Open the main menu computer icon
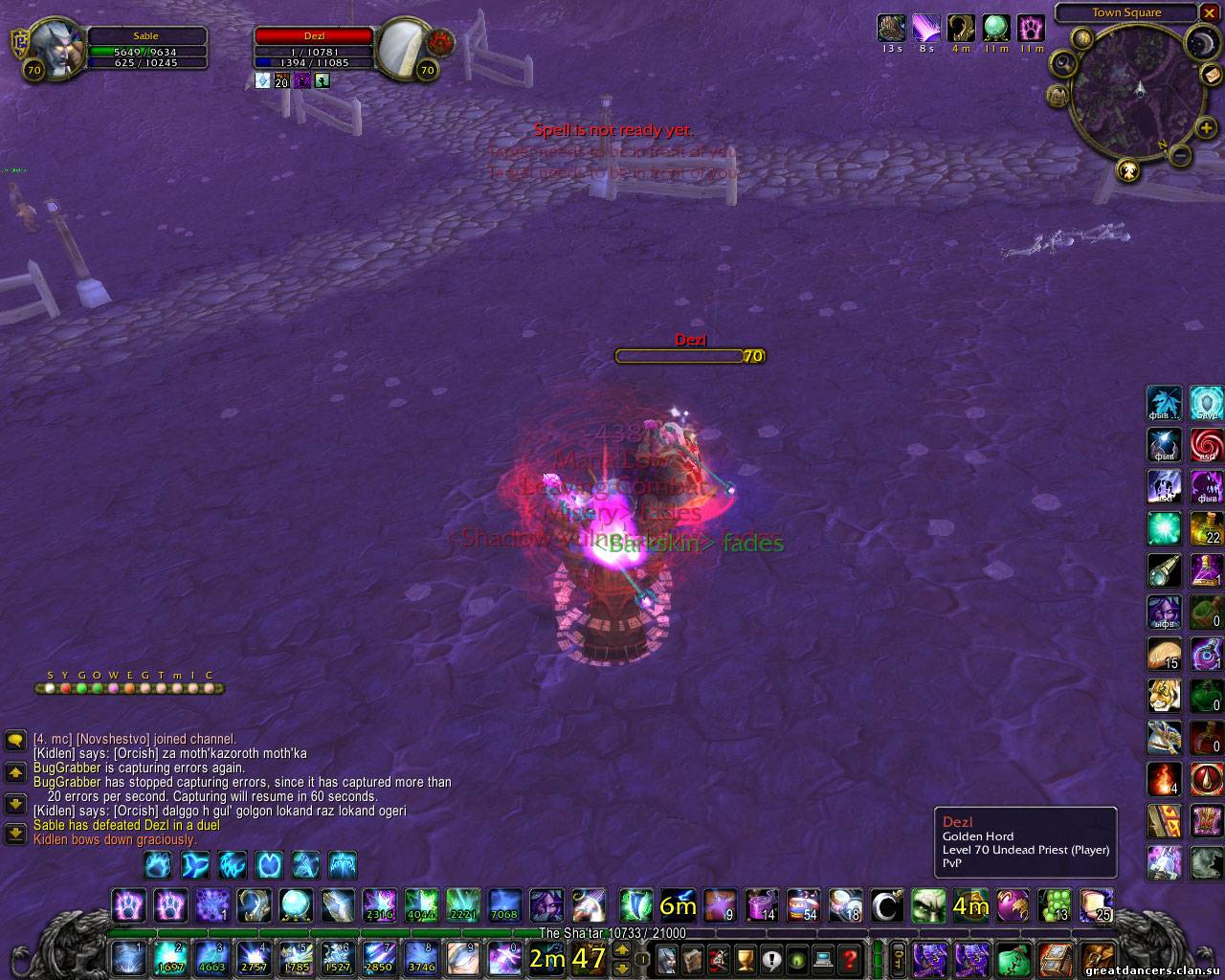Screen dimensions: 1225x980 tap(823, 958)
